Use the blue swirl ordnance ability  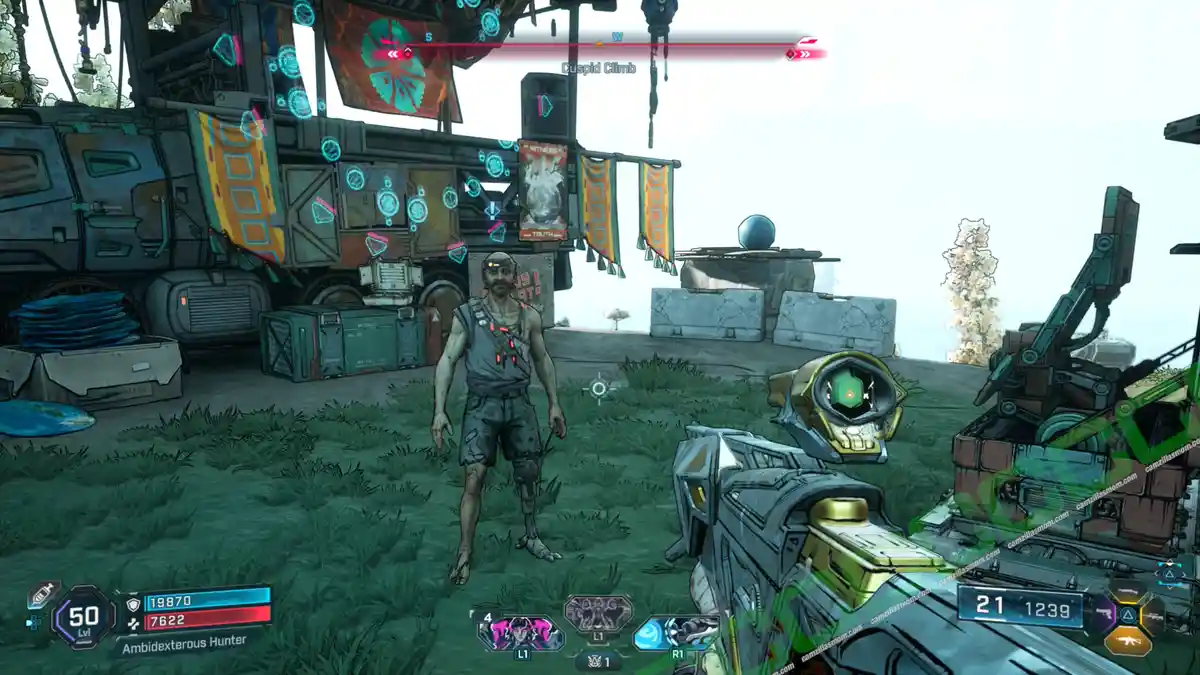[676, 632]
